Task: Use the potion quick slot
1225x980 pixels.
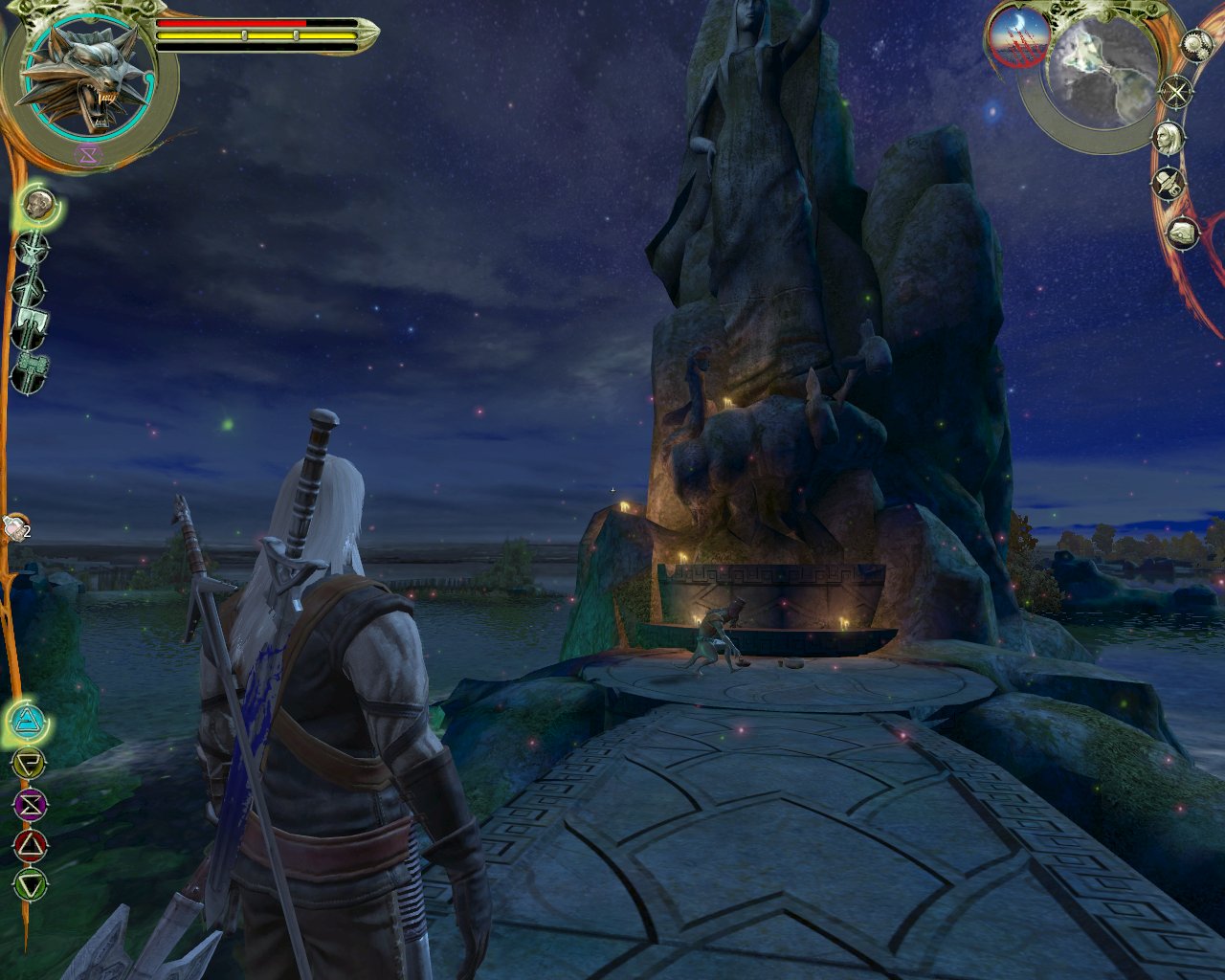Action: pos(13,527)
